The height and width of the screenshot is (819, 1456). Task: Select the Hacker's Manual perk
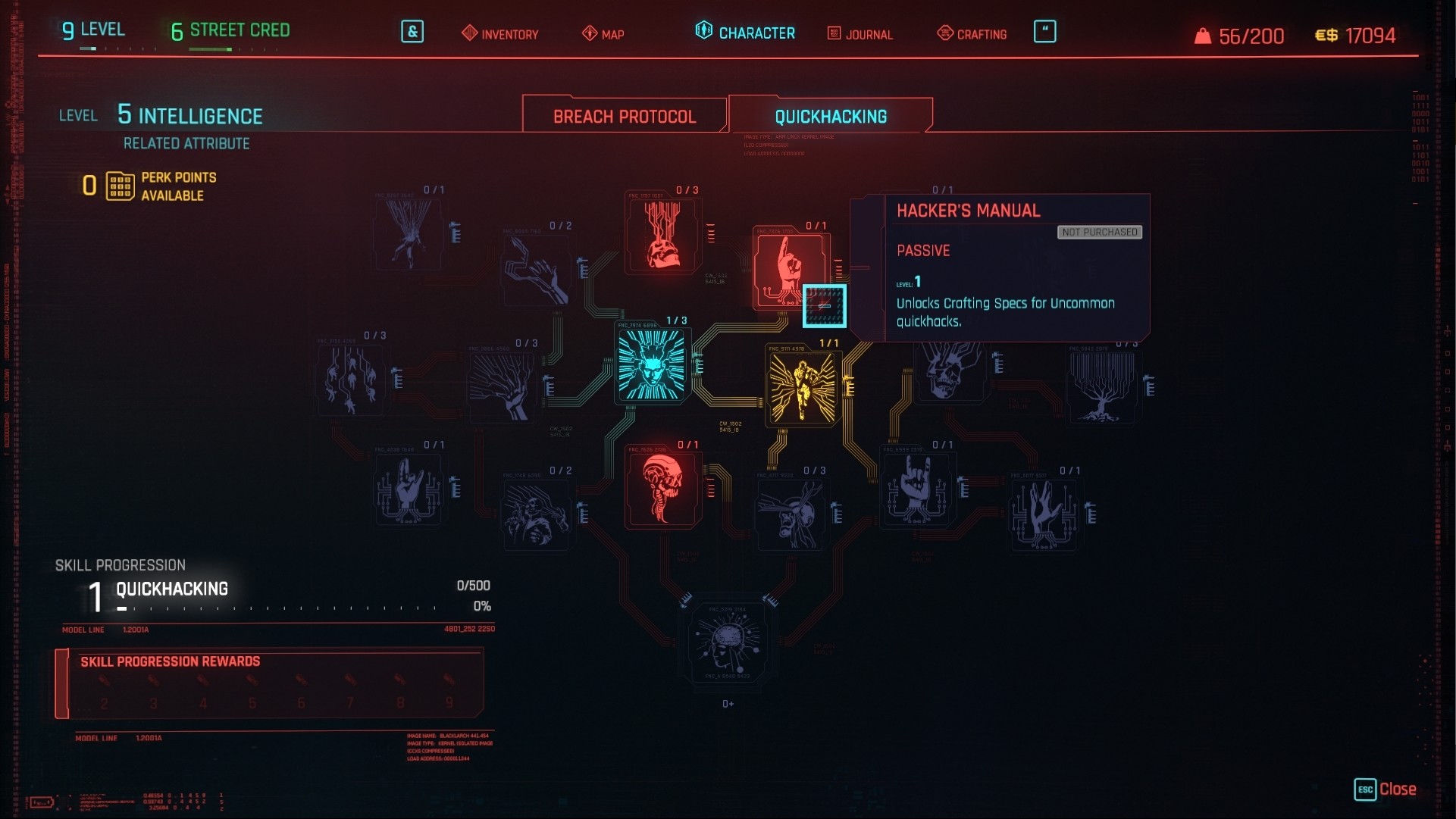[x=824, y=305]
